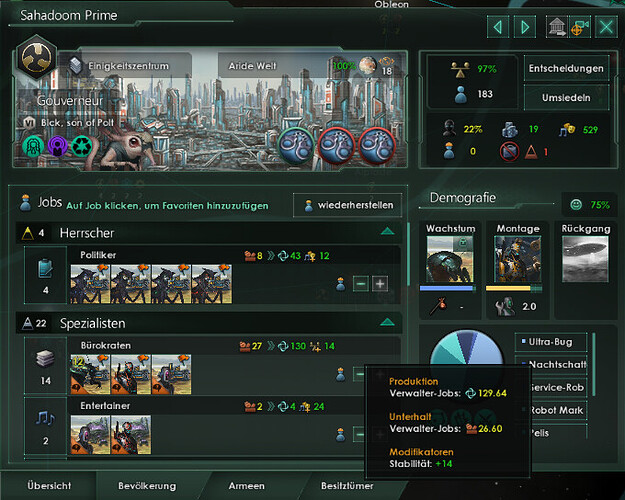Open the Umsiedeln resettlement screen
The height and width of the screenshot is (500, 625).
pyautogui.click(x=565, y=98)
